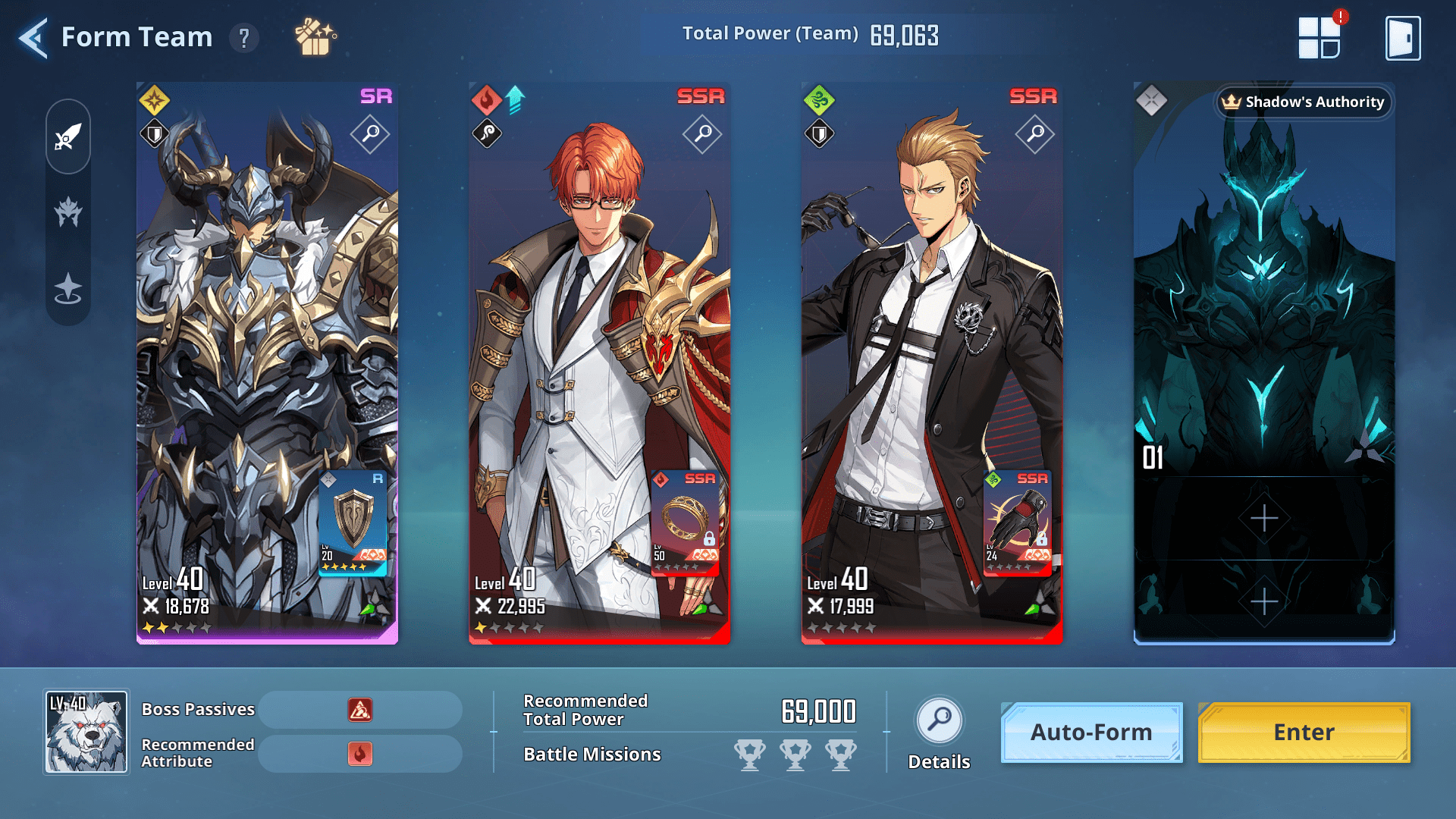Open the question mark help button
The image size is (1456, 819).
point(244,37)
